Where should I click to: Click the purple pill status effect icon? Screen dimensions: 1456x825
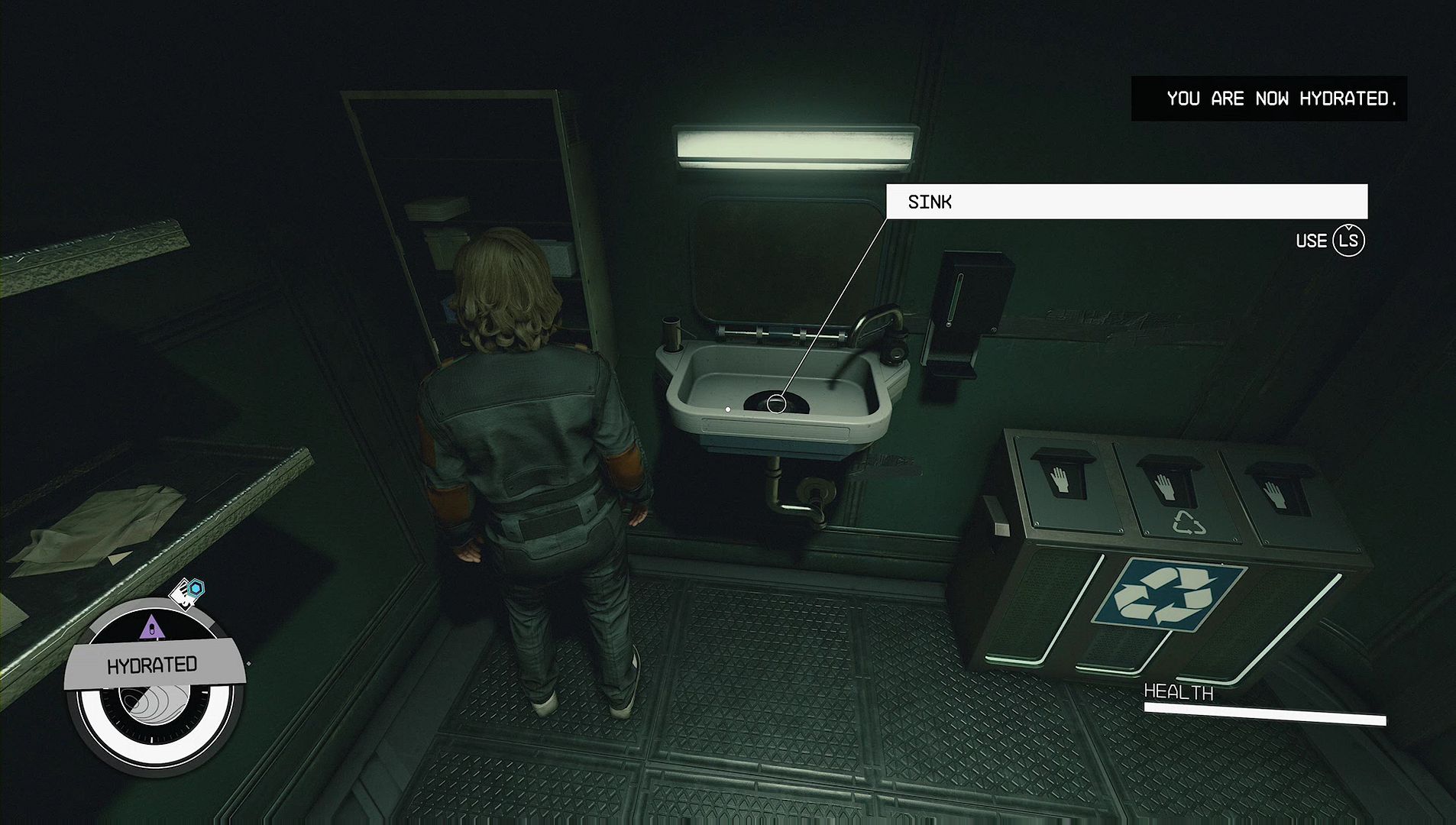[153, 628]
